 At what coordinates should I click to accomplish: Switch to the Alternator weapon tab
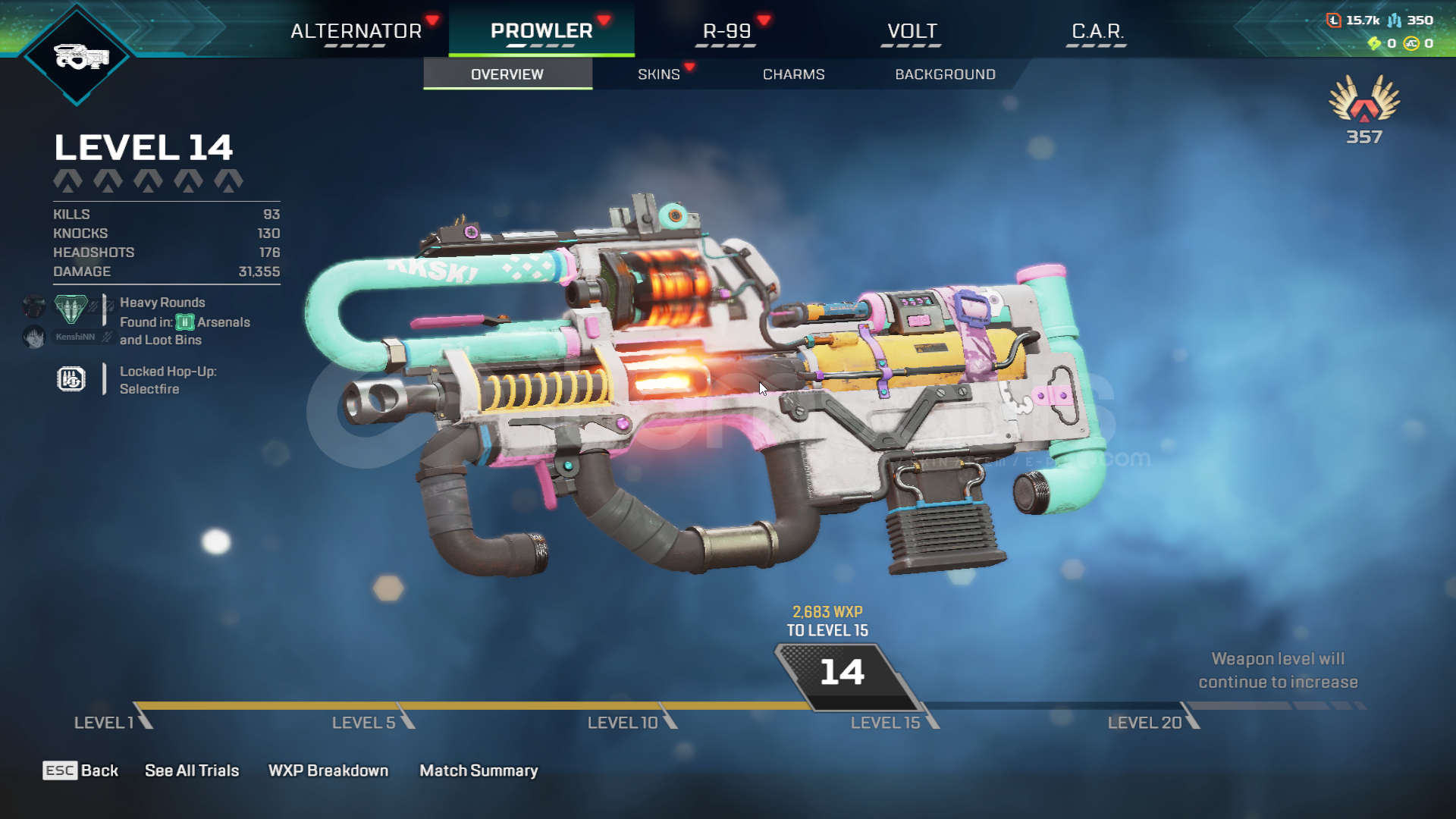356,31
